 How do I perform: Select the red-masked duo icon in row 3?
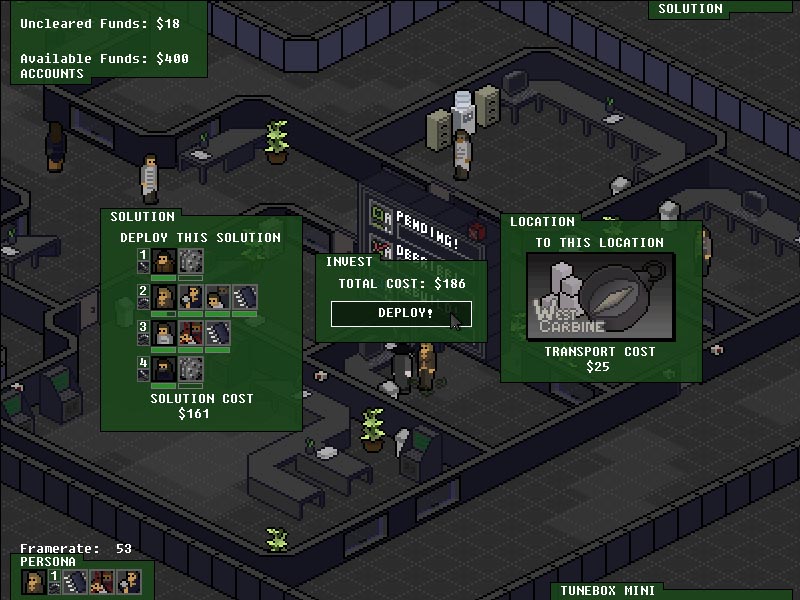(191, 333)
